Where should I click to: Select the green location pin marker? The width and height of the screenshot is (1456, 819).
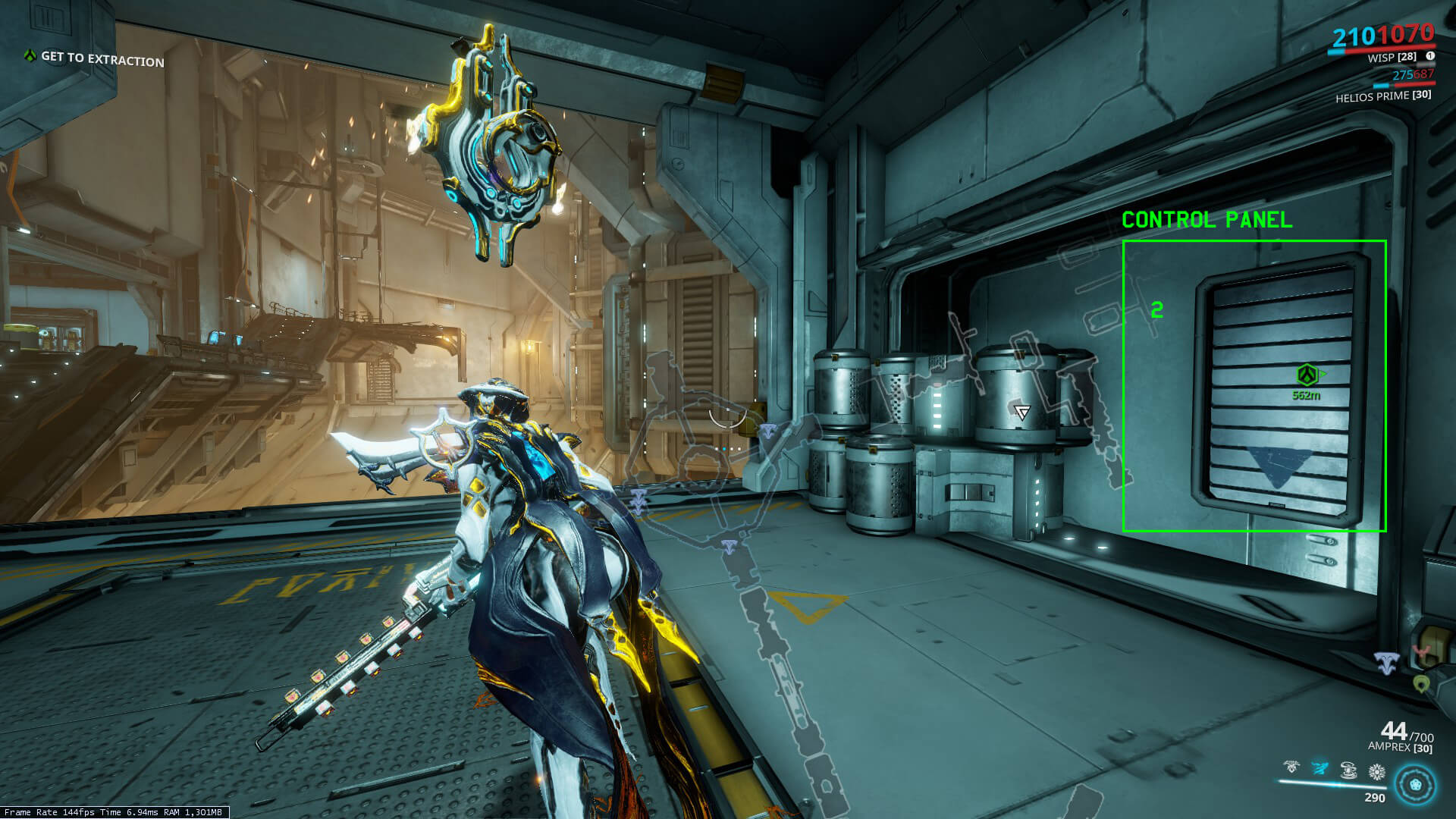point(1422,684)
